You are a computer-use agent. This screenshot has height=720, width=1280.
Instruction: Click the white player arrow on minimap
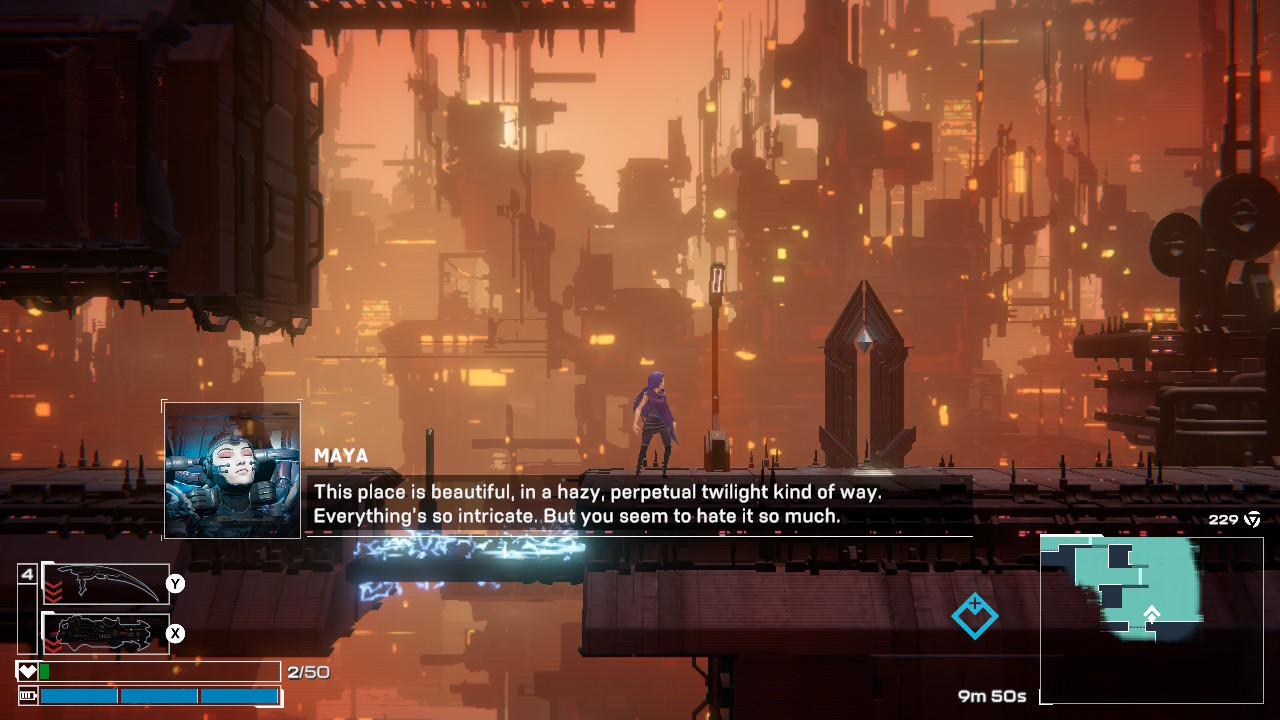pyautogui.click(x=1152, y=613)
